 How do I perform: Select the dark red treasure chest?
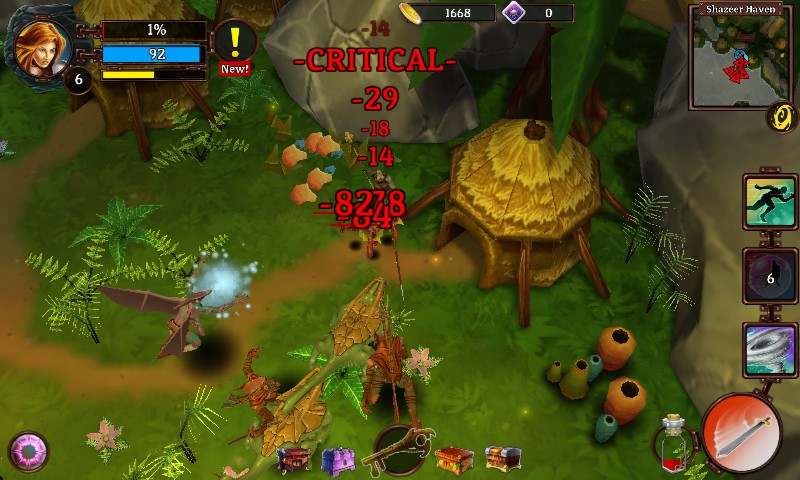coord(297,459)
